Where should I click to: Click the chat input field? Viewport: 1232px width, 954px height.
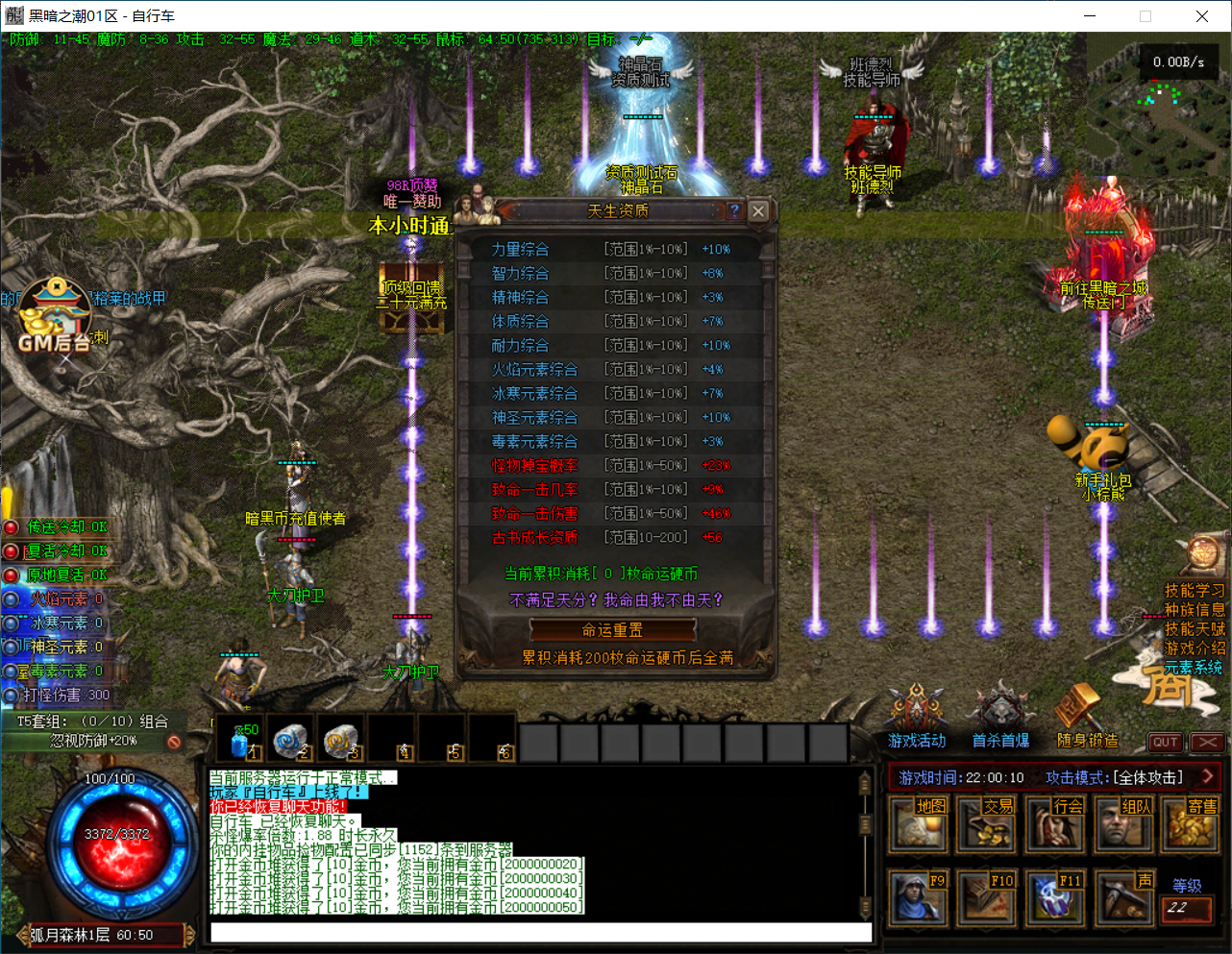coord(540,932)
